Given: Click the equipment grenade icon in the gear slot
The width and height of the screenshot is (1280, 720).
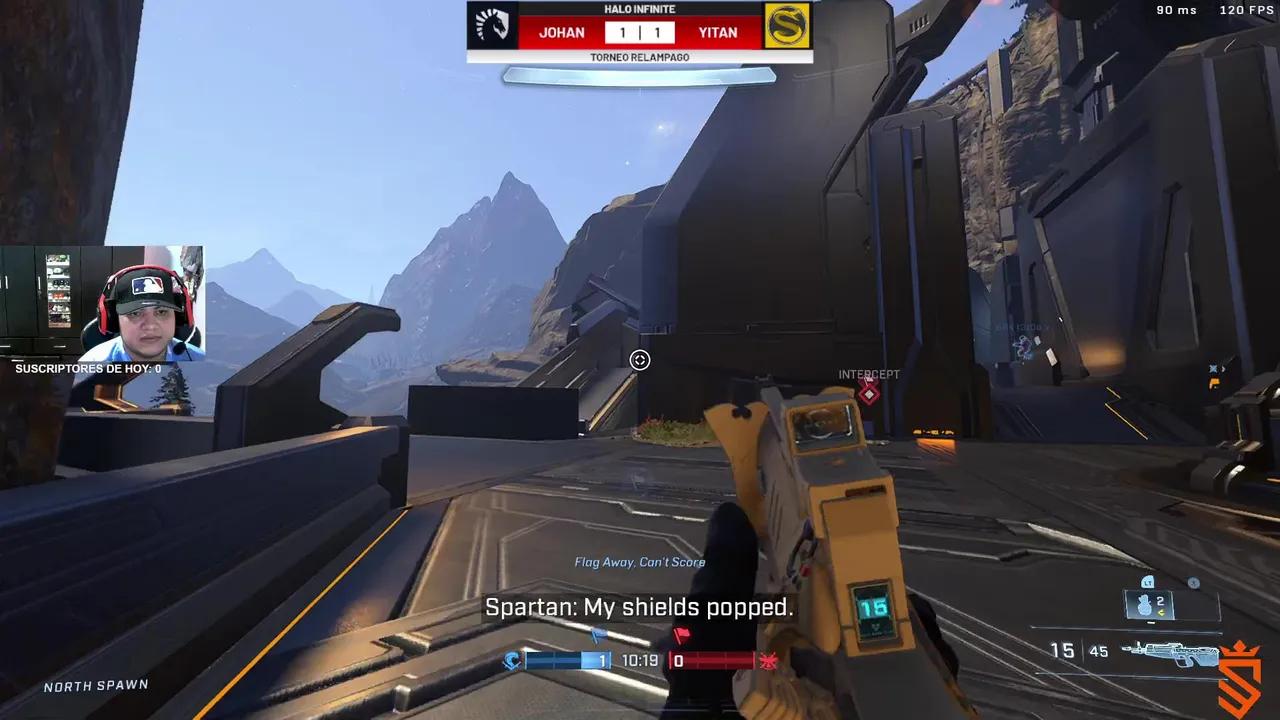Looking at the screenshot, I should [x=1143, y=605].
